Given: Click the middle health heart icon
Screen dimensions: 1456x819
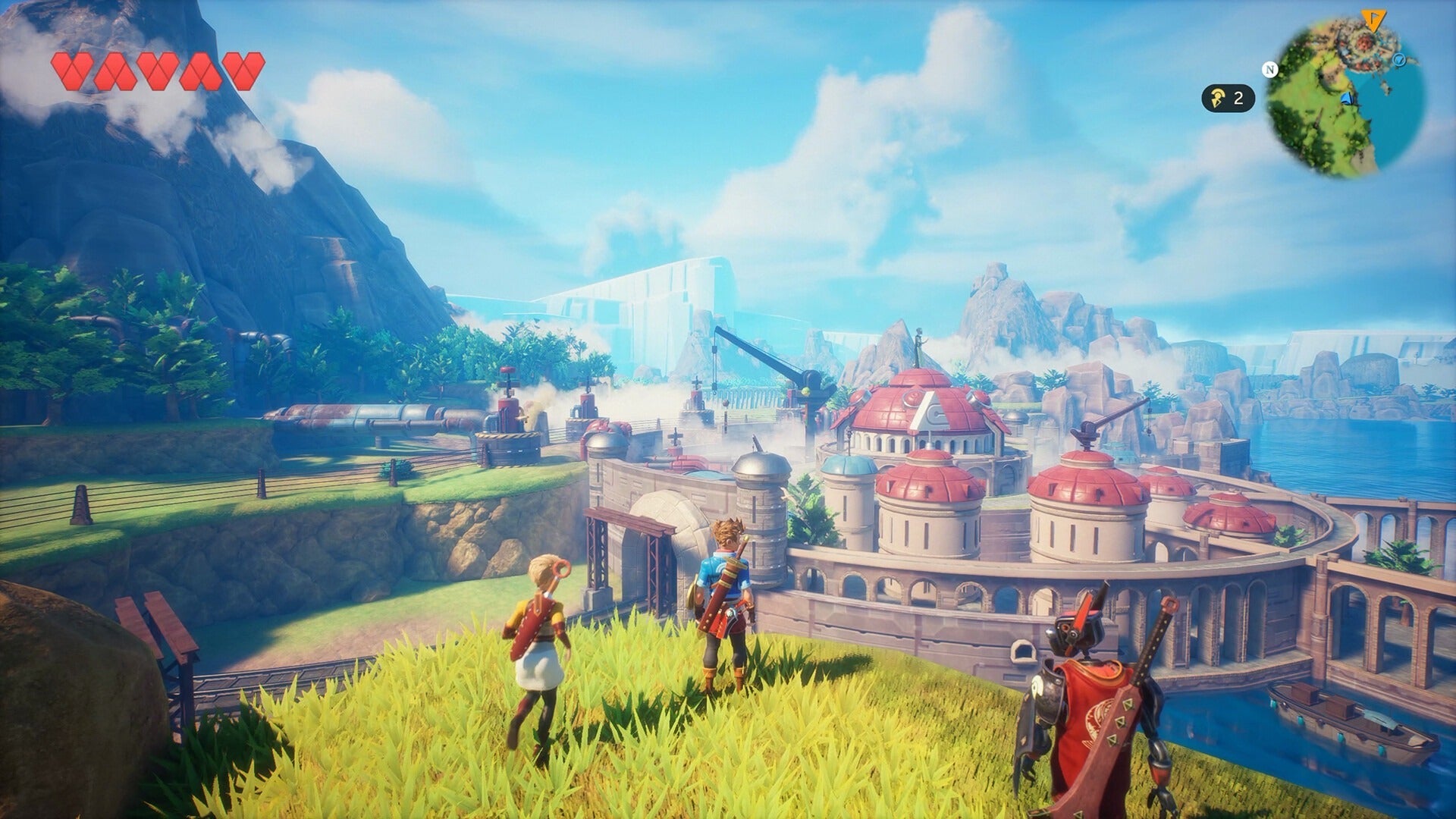Looking at the screenshot, I should 158,72.
